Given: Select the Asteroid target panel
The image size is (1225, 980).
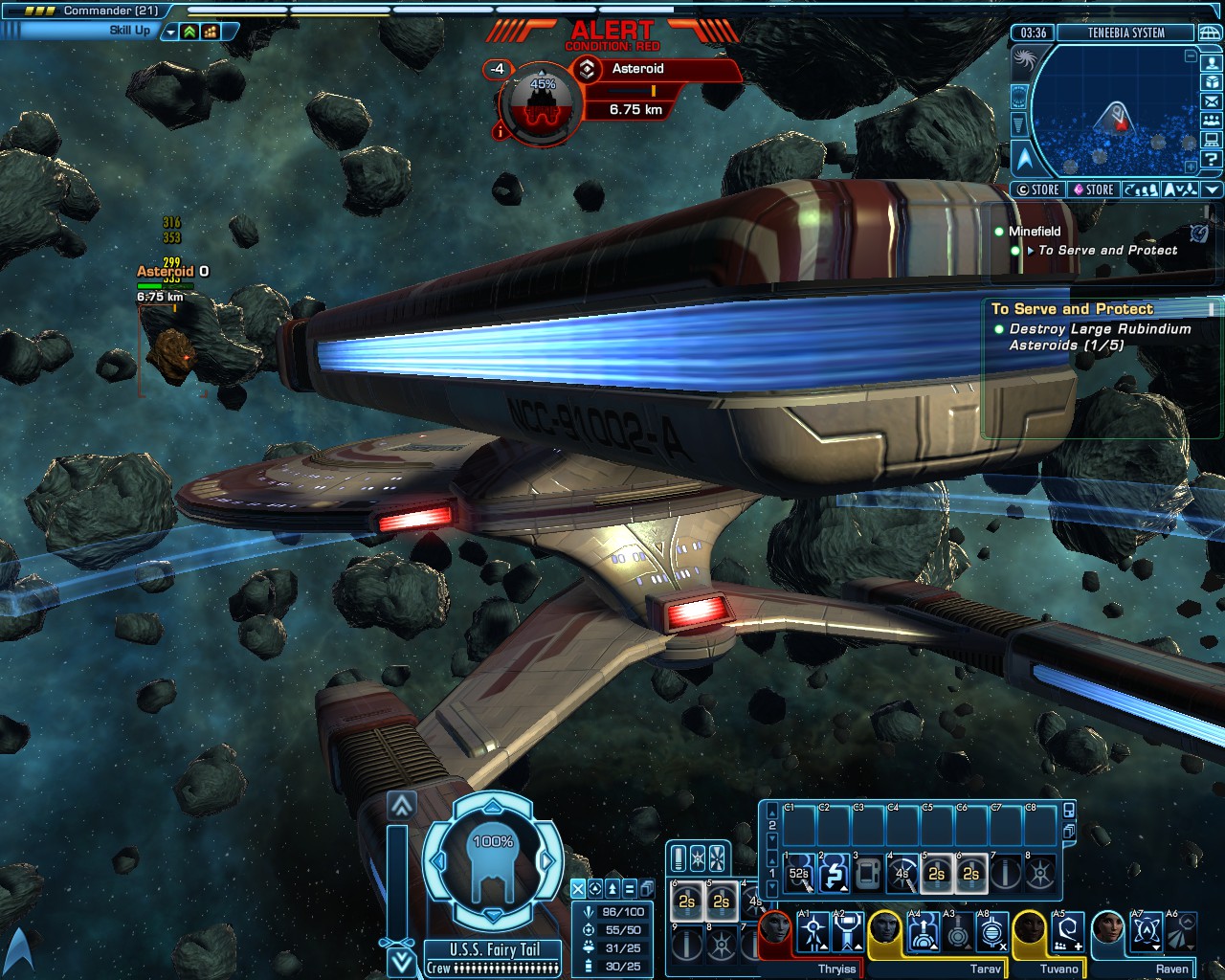Looking at the screenshot, I should pos(657,69).
